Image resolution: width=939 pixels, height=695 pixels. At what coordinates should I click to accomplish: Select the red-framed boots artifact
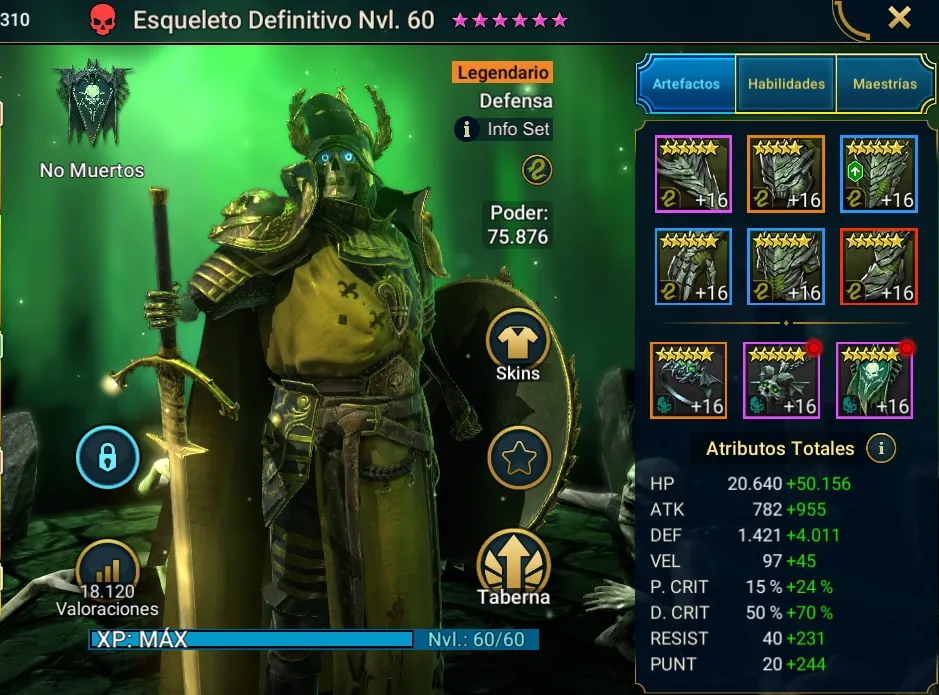pos(878,266)
